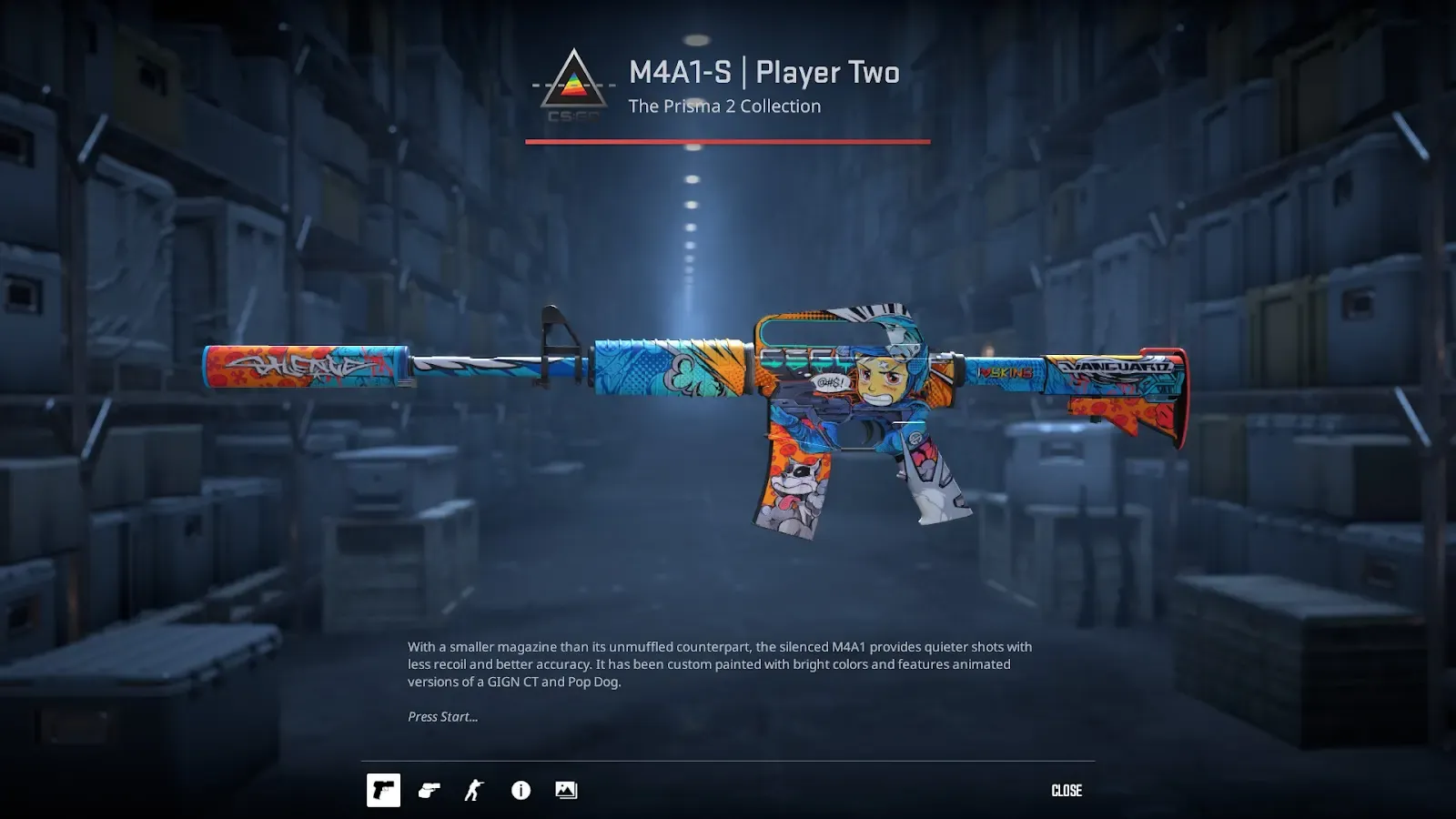Show the weapon on the player character
The height and width of the screenshot is (819, 1456).
point(474,791)
